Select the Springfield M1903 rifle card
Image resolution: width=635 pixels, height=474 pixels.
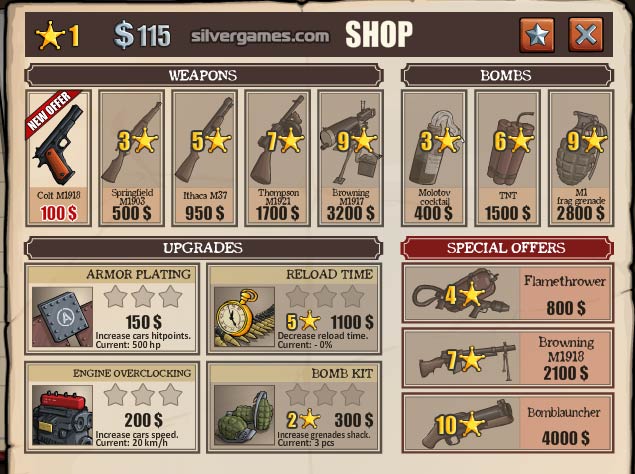[131, 158]
